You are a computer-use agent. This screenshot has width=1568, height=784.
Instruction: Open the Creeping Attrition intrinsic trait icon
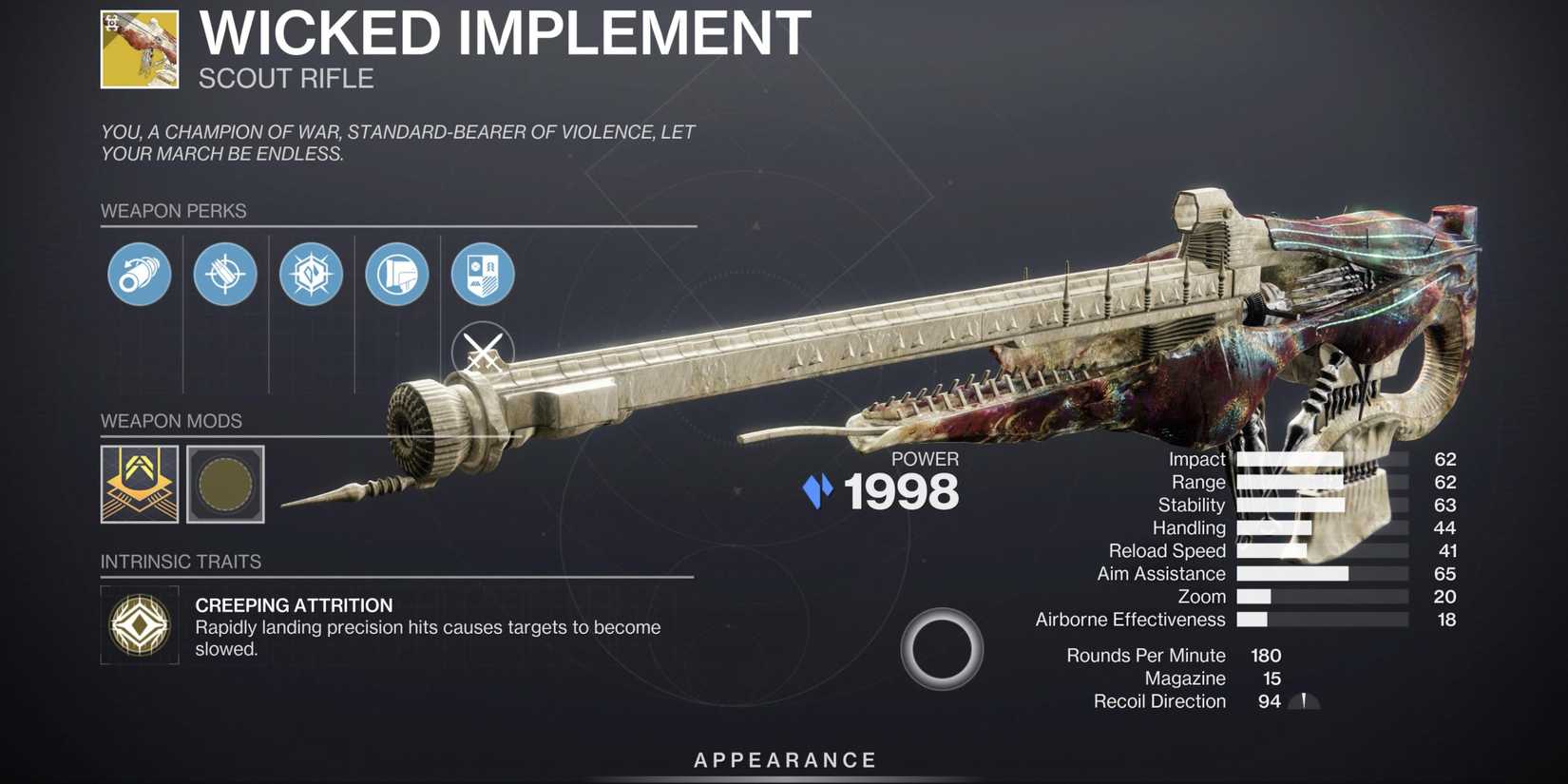tap(139, 624)
